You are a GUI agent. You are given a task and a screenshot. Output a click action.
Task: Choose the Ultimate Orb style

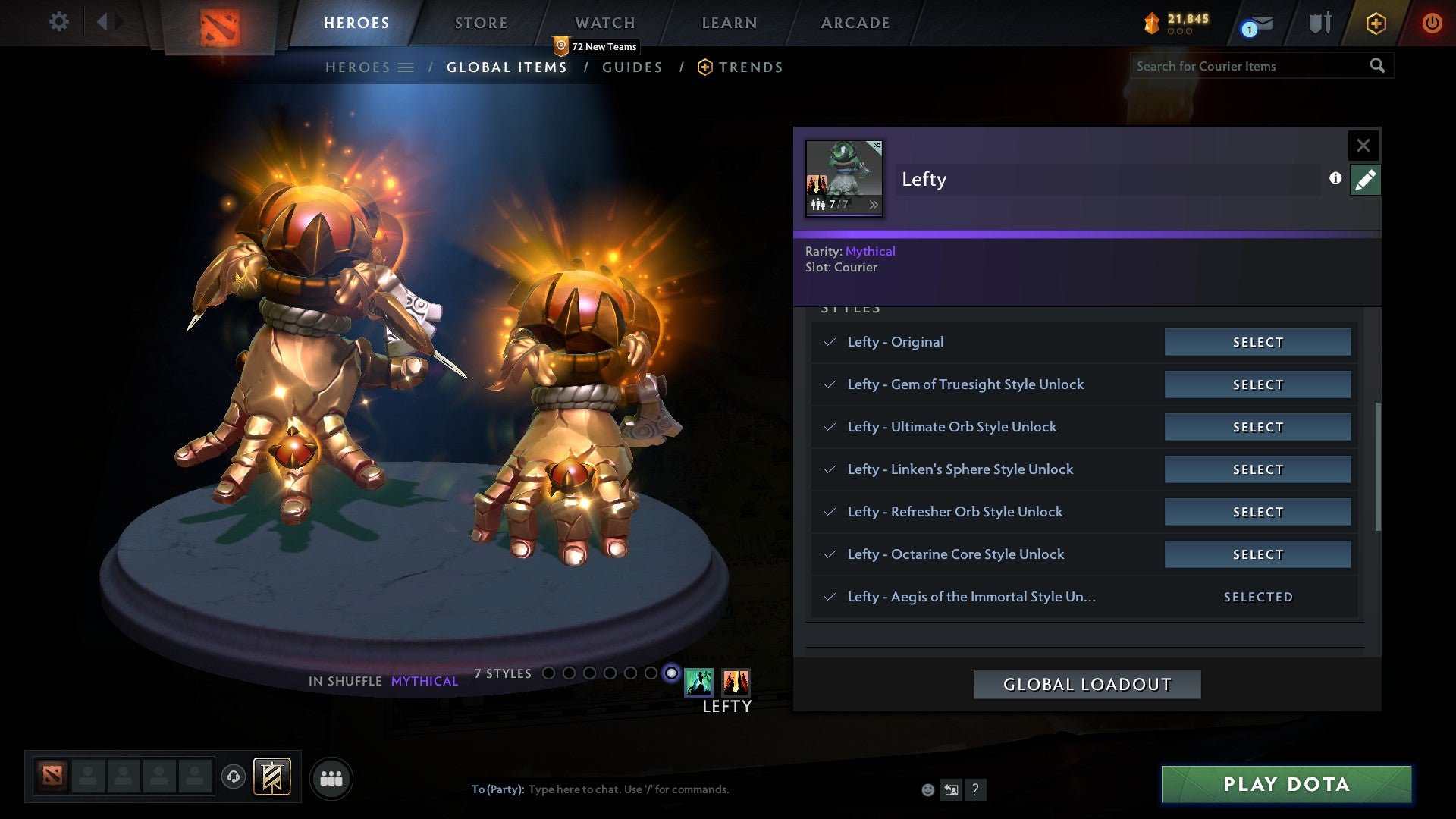coord(1257,427)
